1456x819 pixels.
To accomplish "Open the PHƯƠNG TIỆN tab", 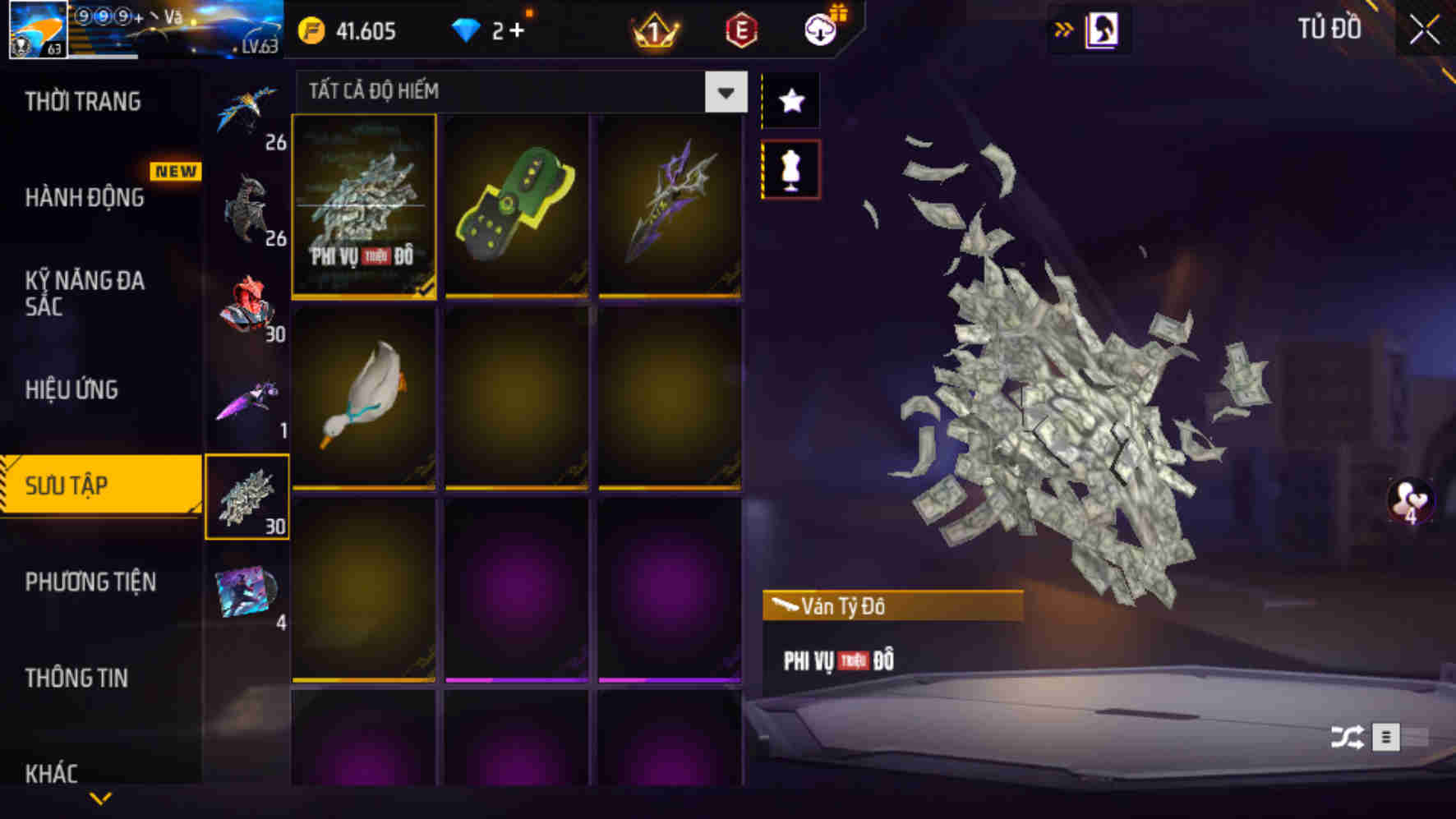I will point(90,582).
